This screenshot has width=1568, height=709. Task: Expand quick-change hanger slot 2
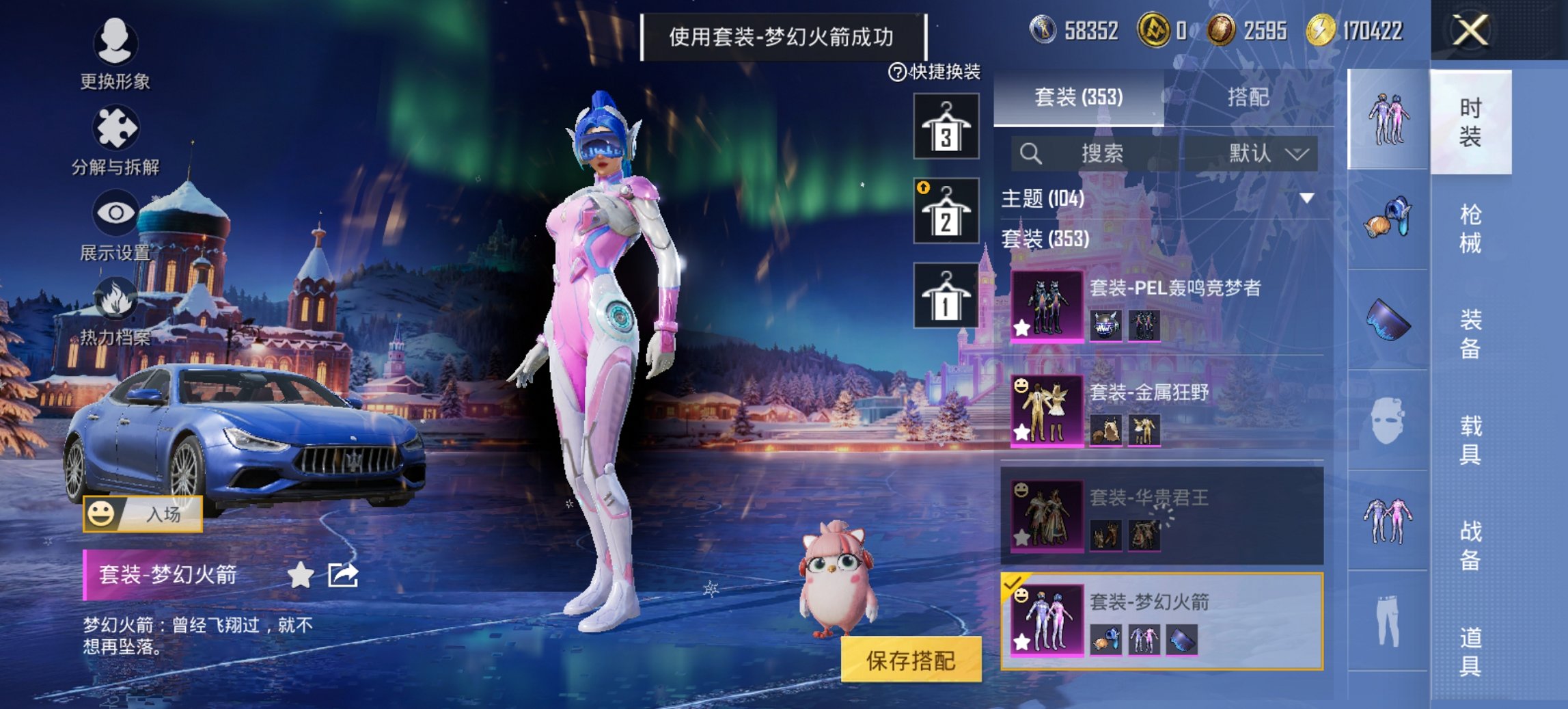point(946,210)
